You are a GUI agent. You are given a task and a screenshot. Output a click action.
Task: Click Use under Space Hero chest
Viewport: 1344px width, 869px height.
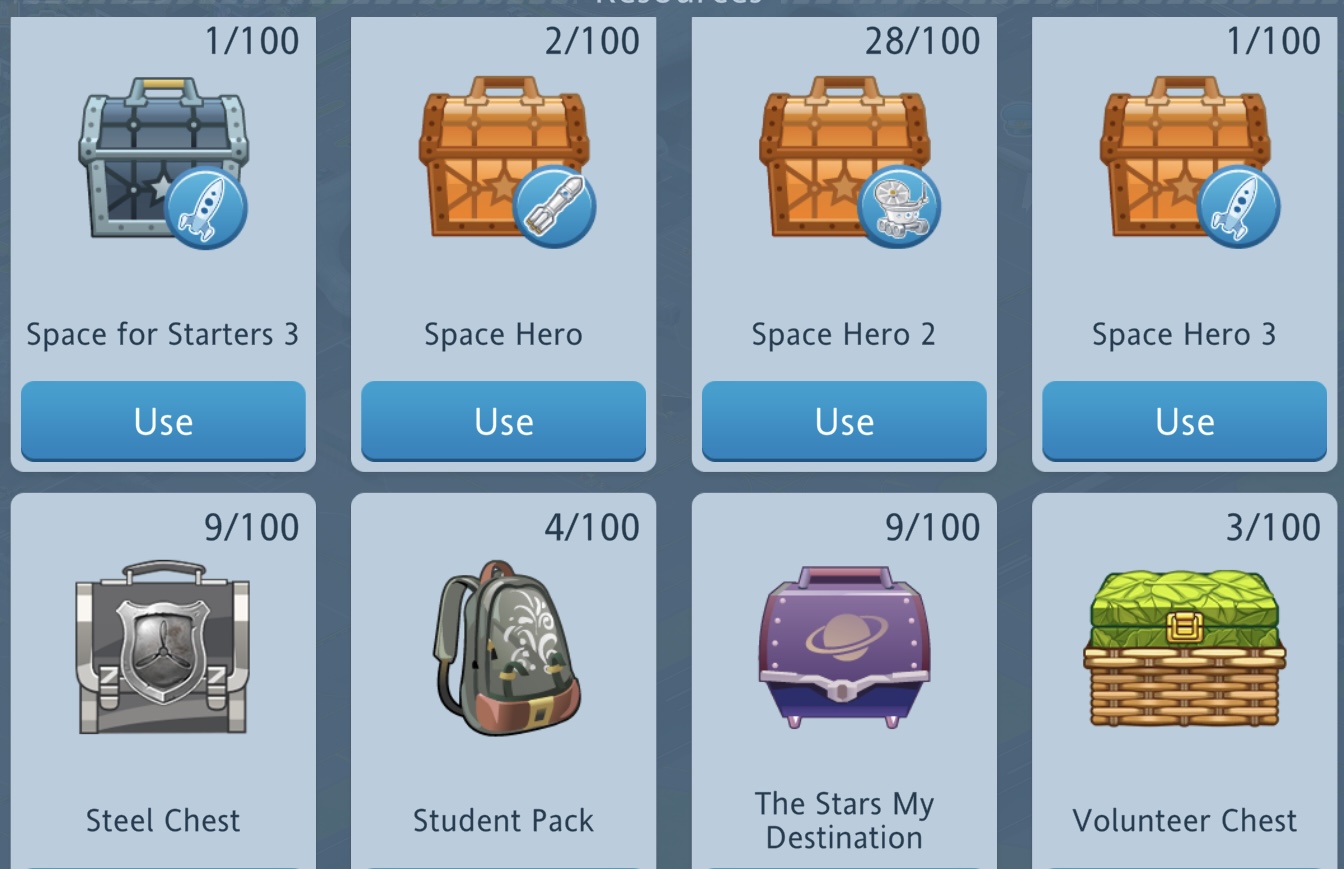(x=503, y=421)
